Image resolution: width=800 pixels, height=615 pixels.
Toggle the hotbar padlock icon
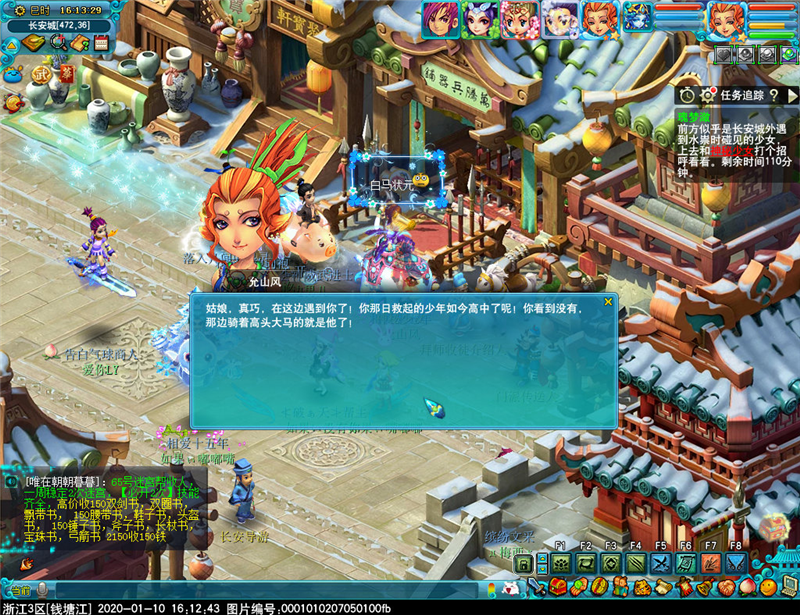tap(521, 565)
